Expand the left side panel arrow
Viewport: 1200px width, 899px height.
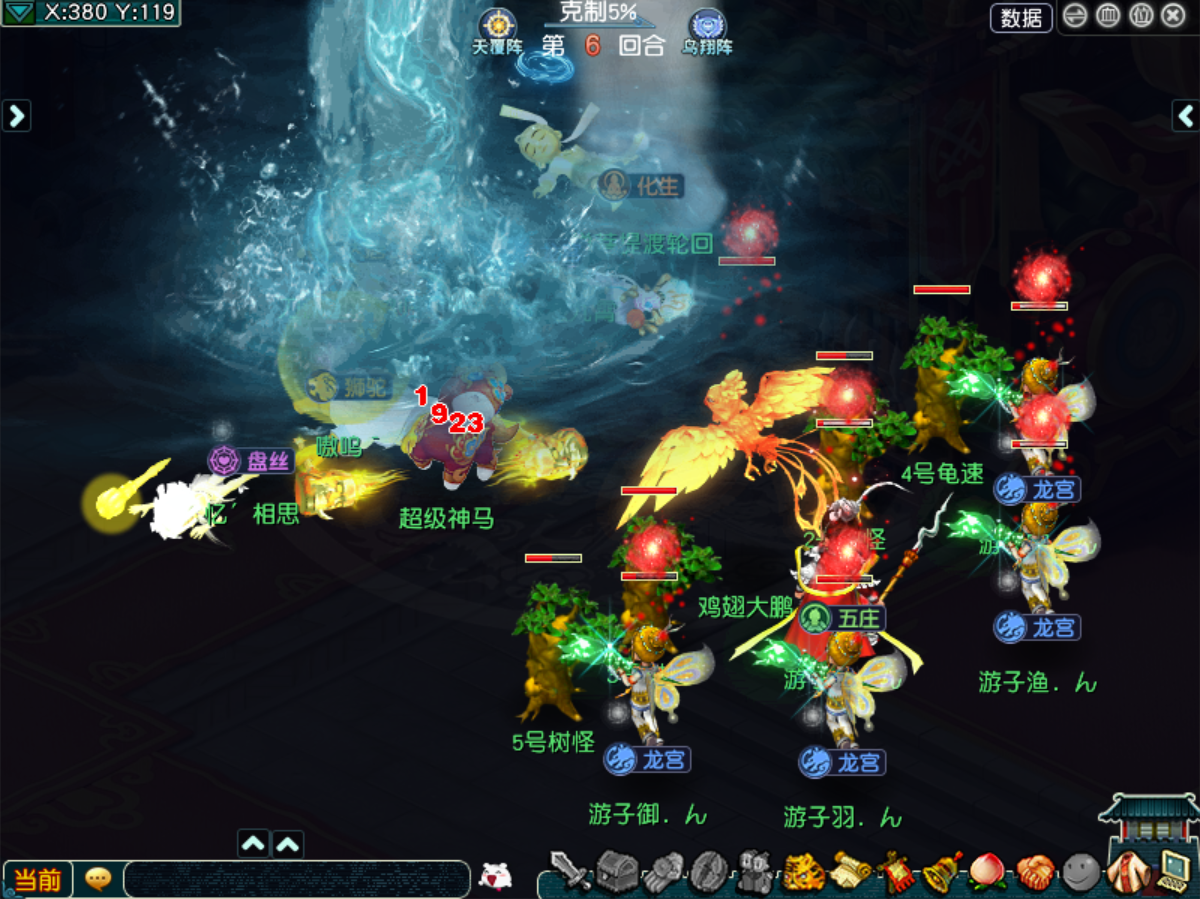coord(16,116)
